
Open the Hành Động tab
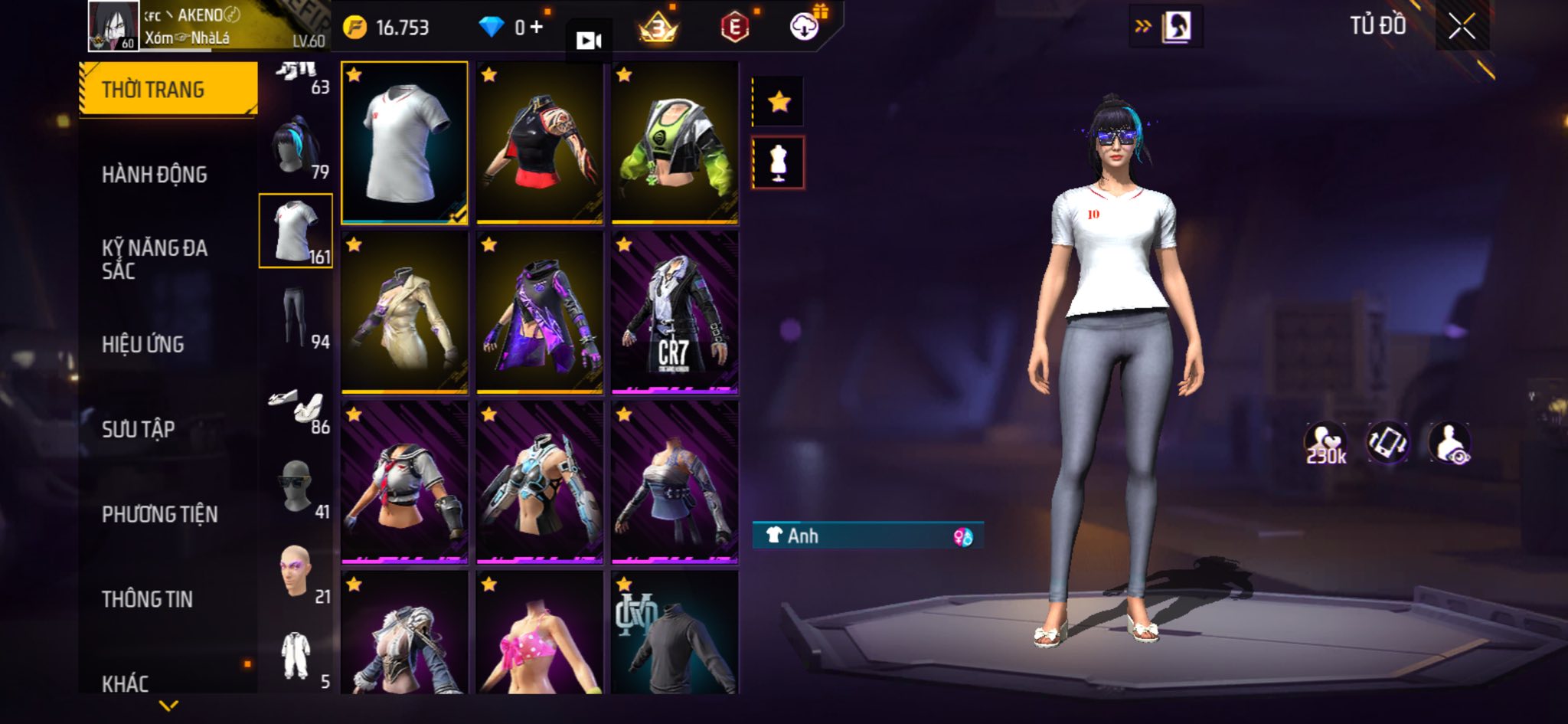coord(154,175)
